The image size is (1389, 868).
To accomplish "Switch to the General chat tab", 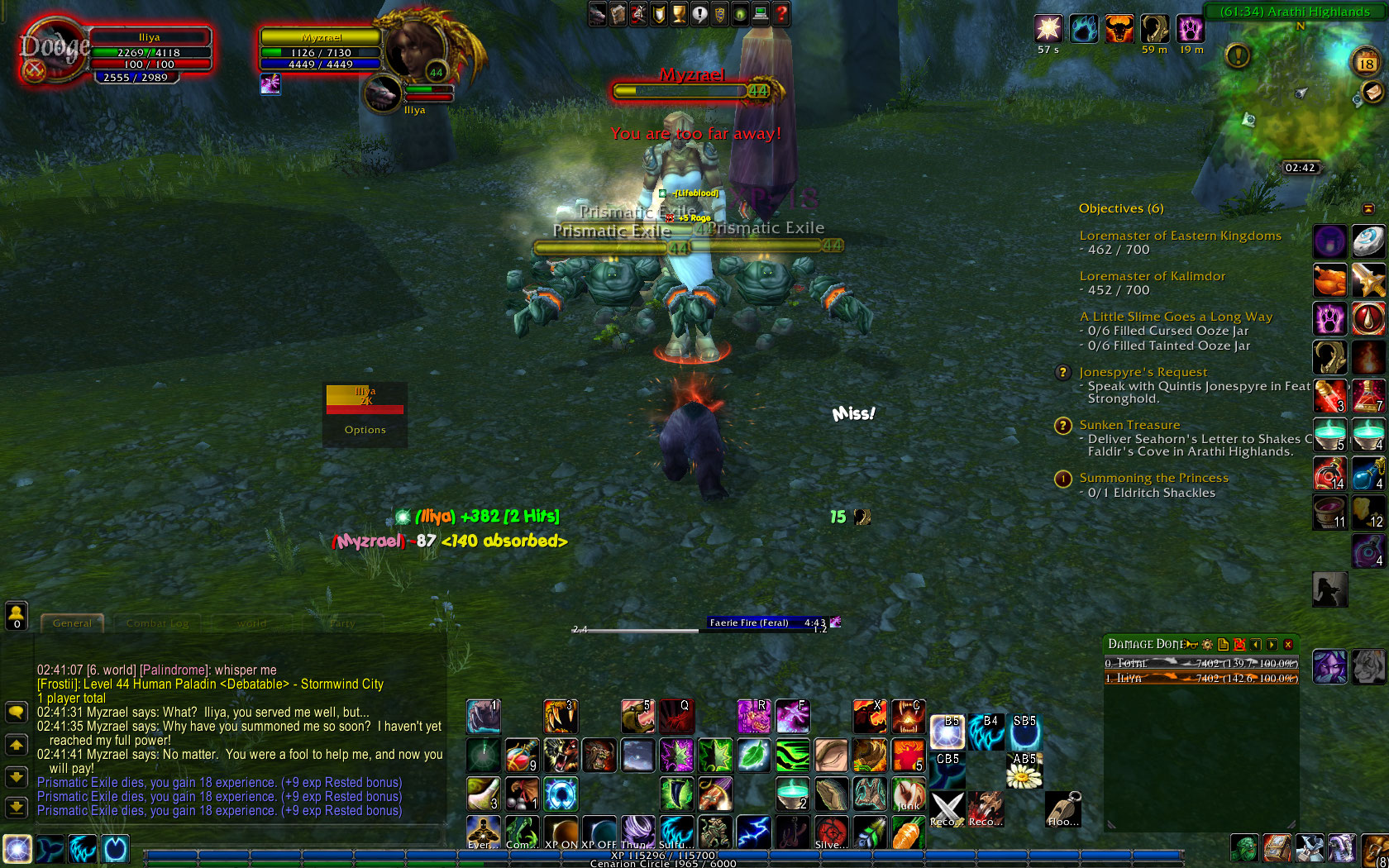I will [x=73, y=622].
